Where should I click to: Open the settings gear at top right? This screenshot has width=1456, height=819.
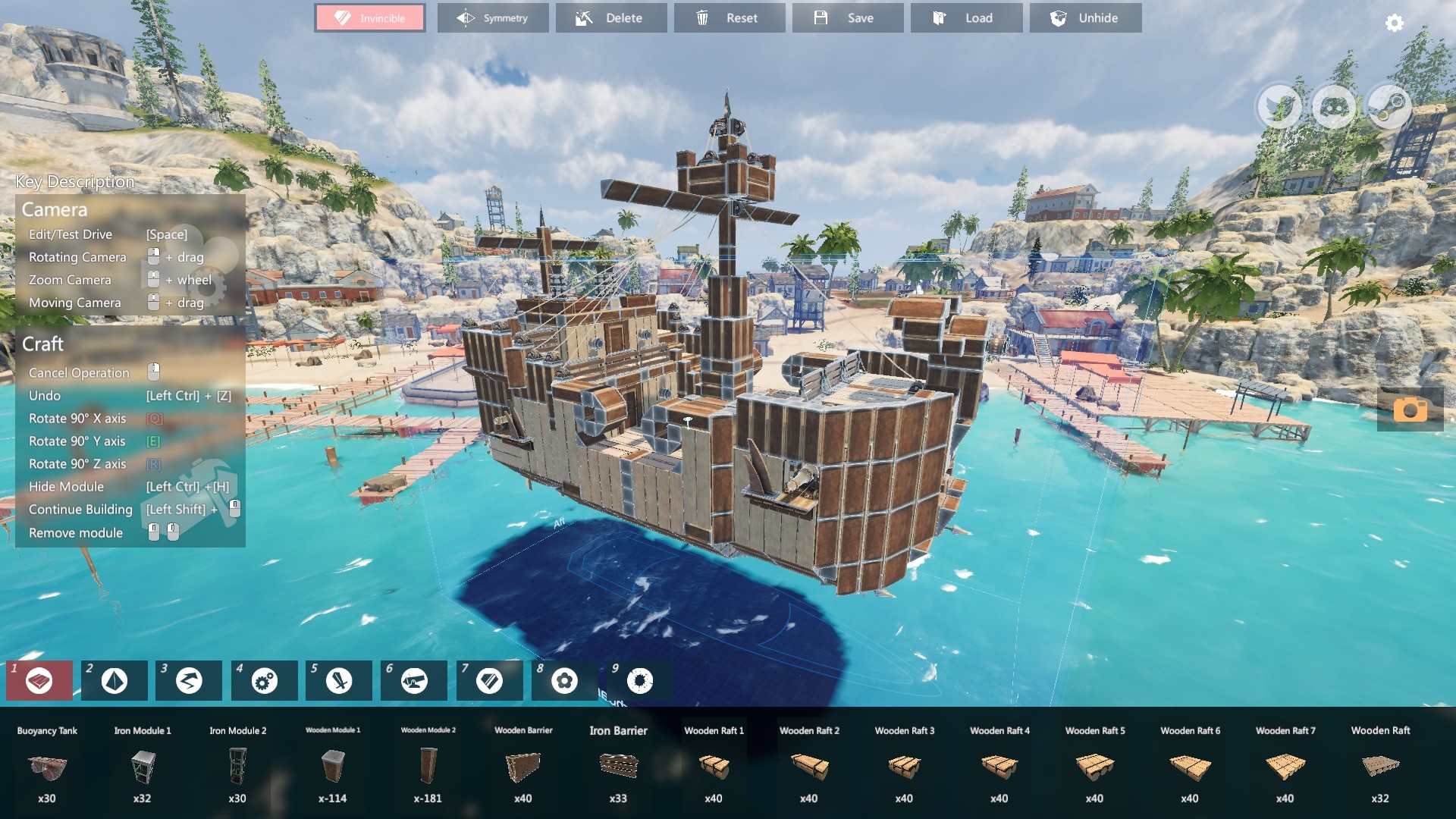(1393, 24)
